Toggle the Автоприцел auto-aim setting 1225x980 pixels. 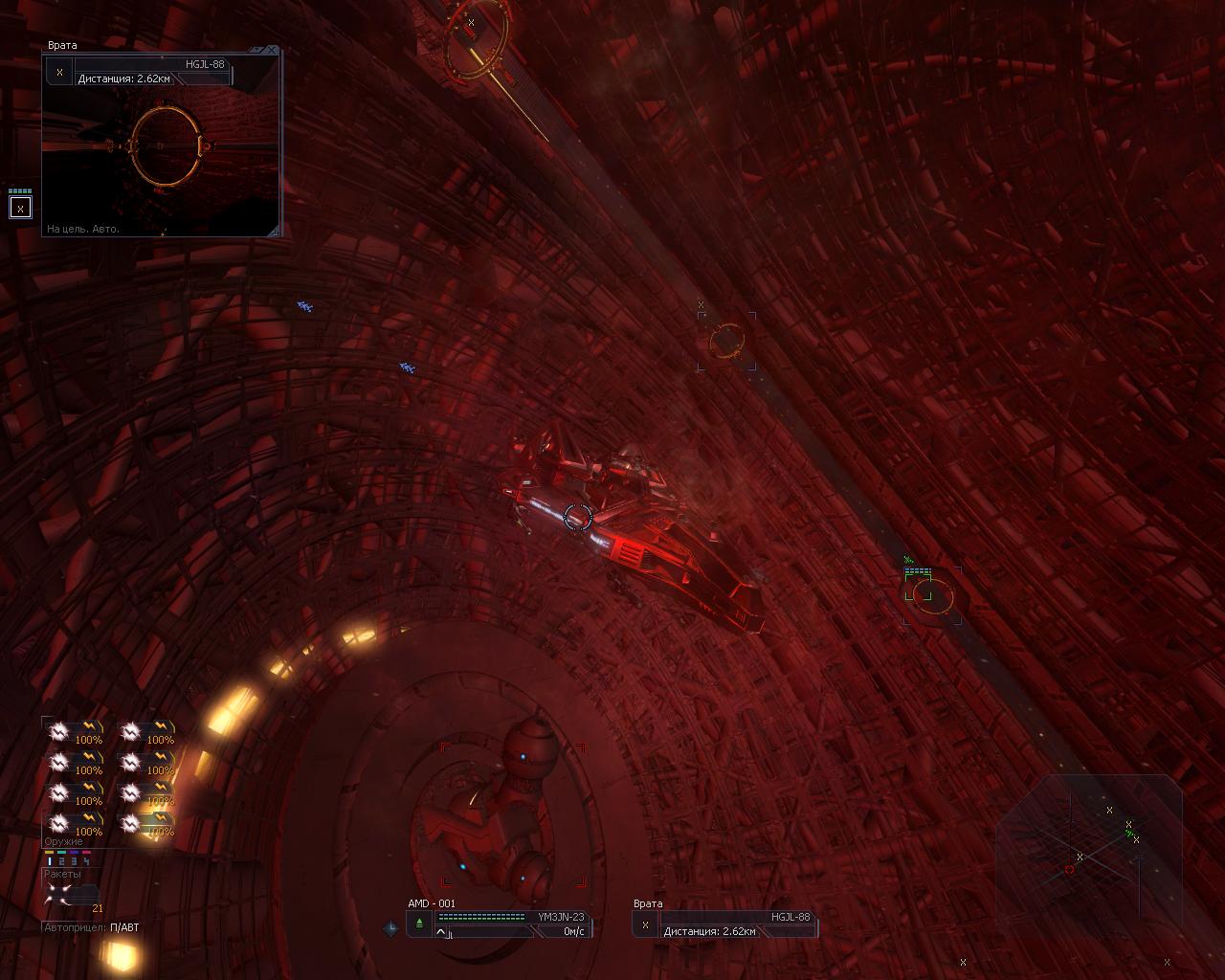(123, 927)
